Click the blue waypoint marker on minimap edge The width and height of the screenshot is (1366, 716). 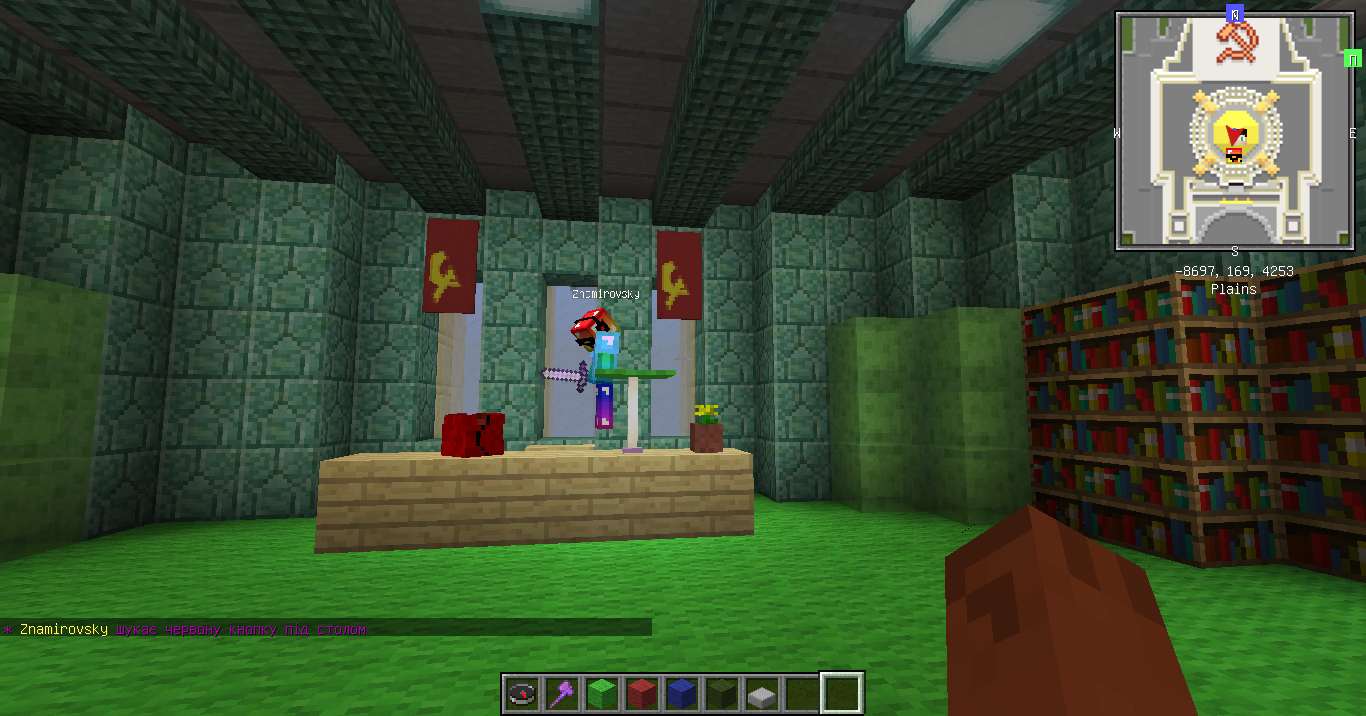pos(1235,14)
